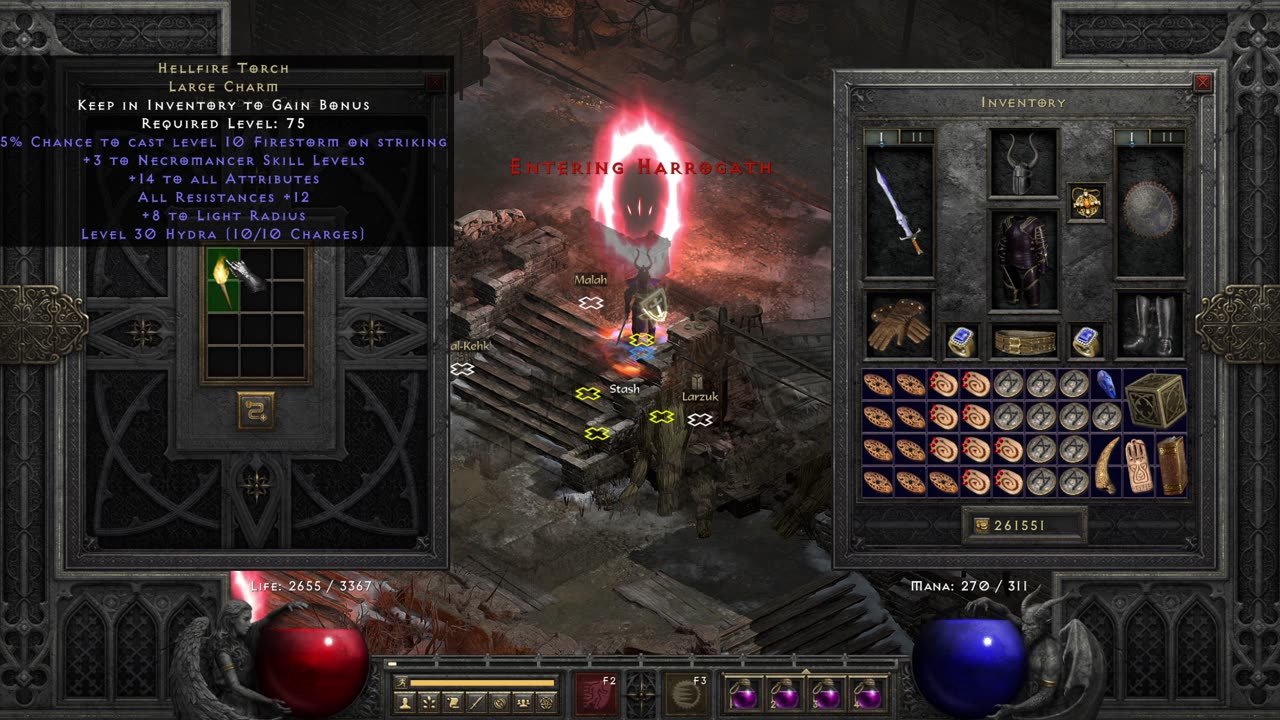The image size is (1280, 720).
Task: Pick the equipped body armor
Action: coord(1023,259)
